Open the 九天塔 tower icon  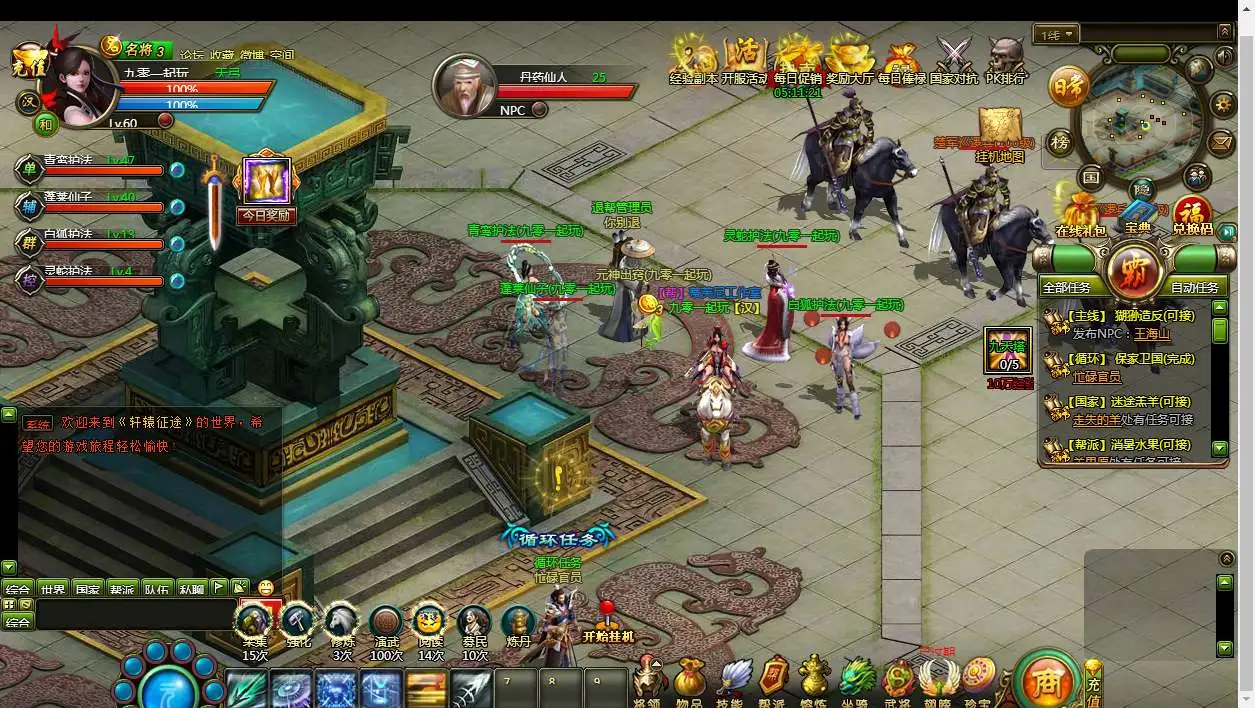tap(1008, 350)
